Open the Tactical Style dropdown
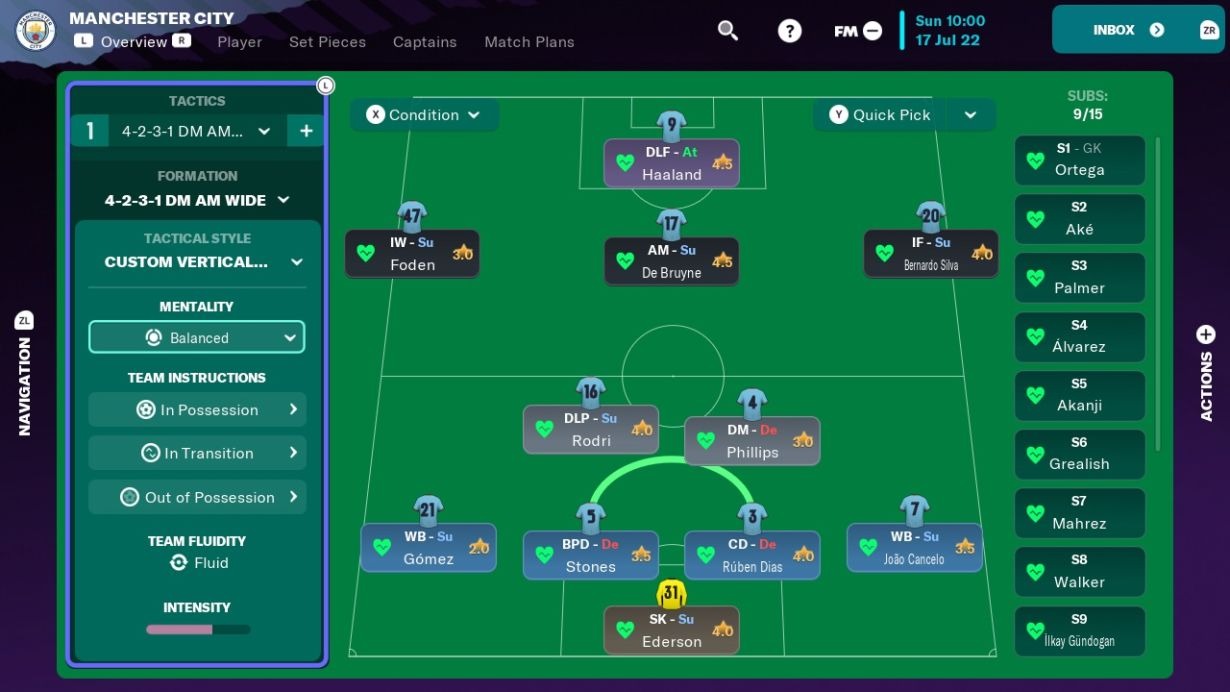 pyautogui.click(x=197, y=262)
